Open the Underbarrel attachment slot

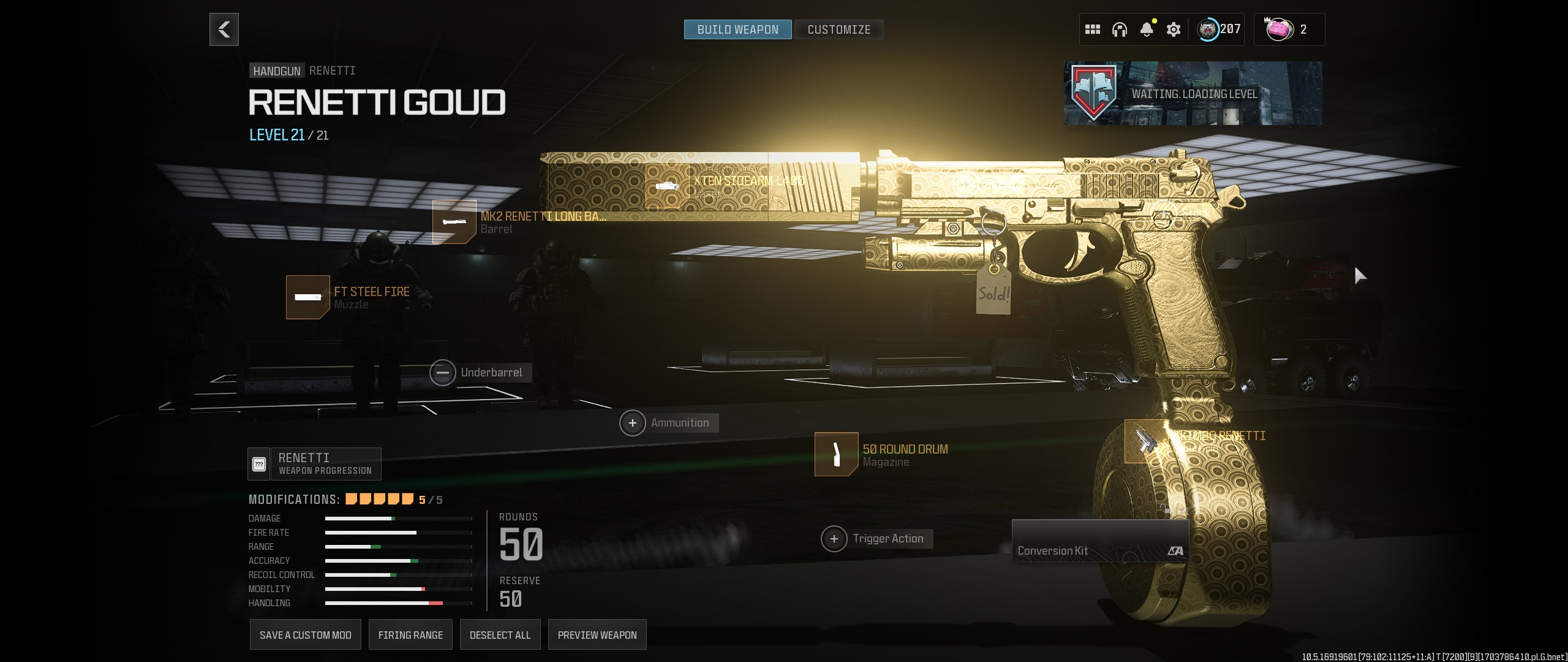tap(443, 373)
